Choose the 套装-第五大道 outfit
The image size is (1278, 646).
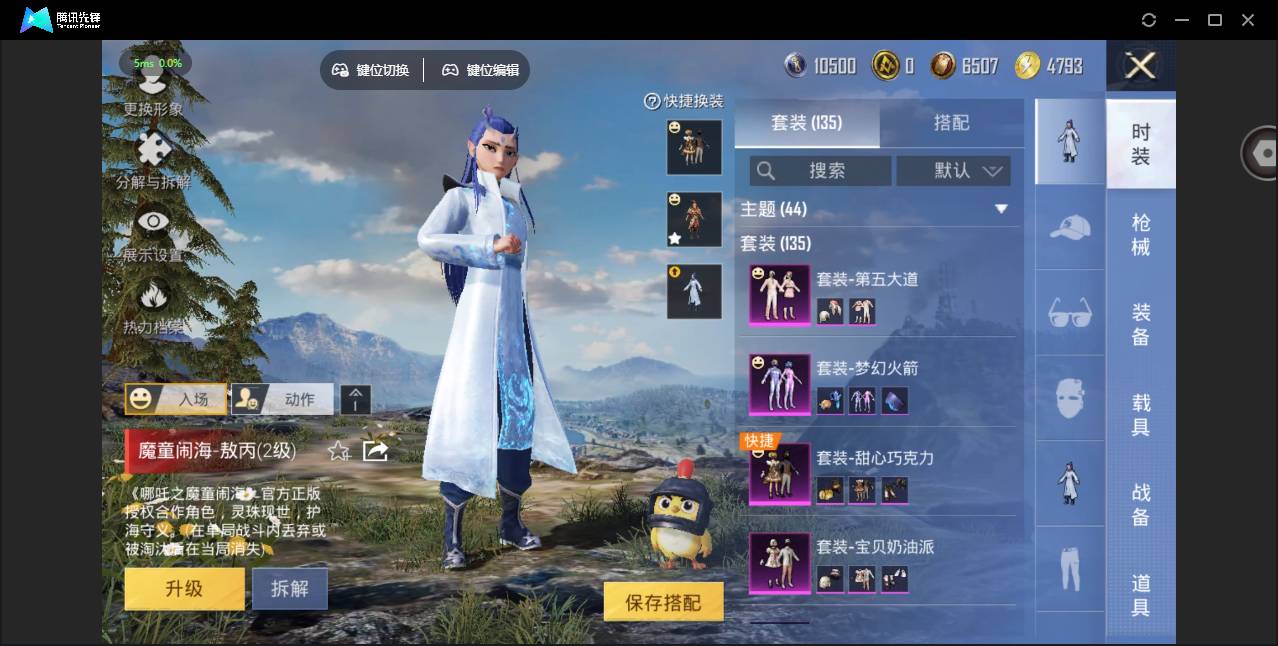coord(866,280)
